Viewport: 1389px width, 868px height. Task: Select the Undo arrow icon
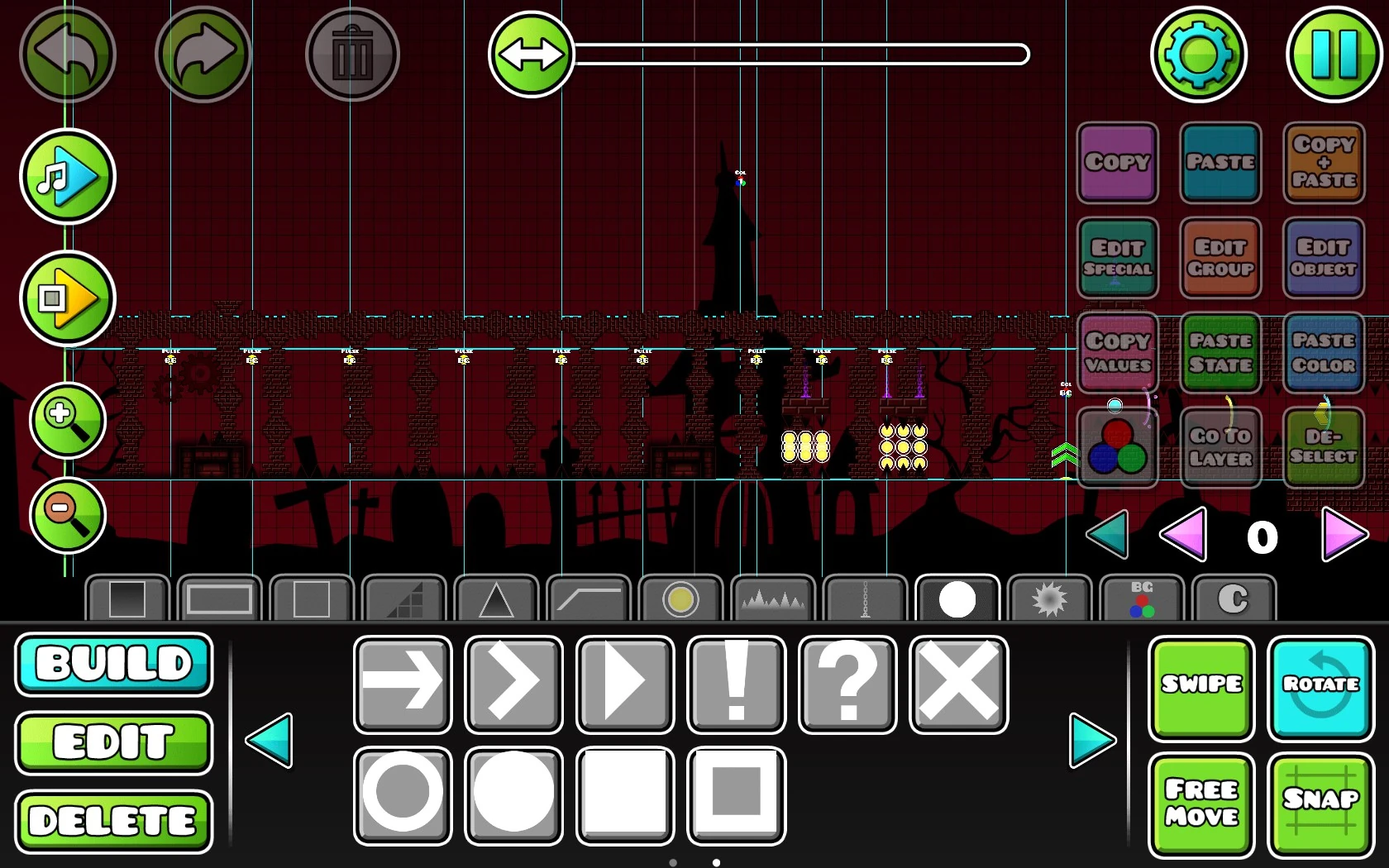(68, 54)
